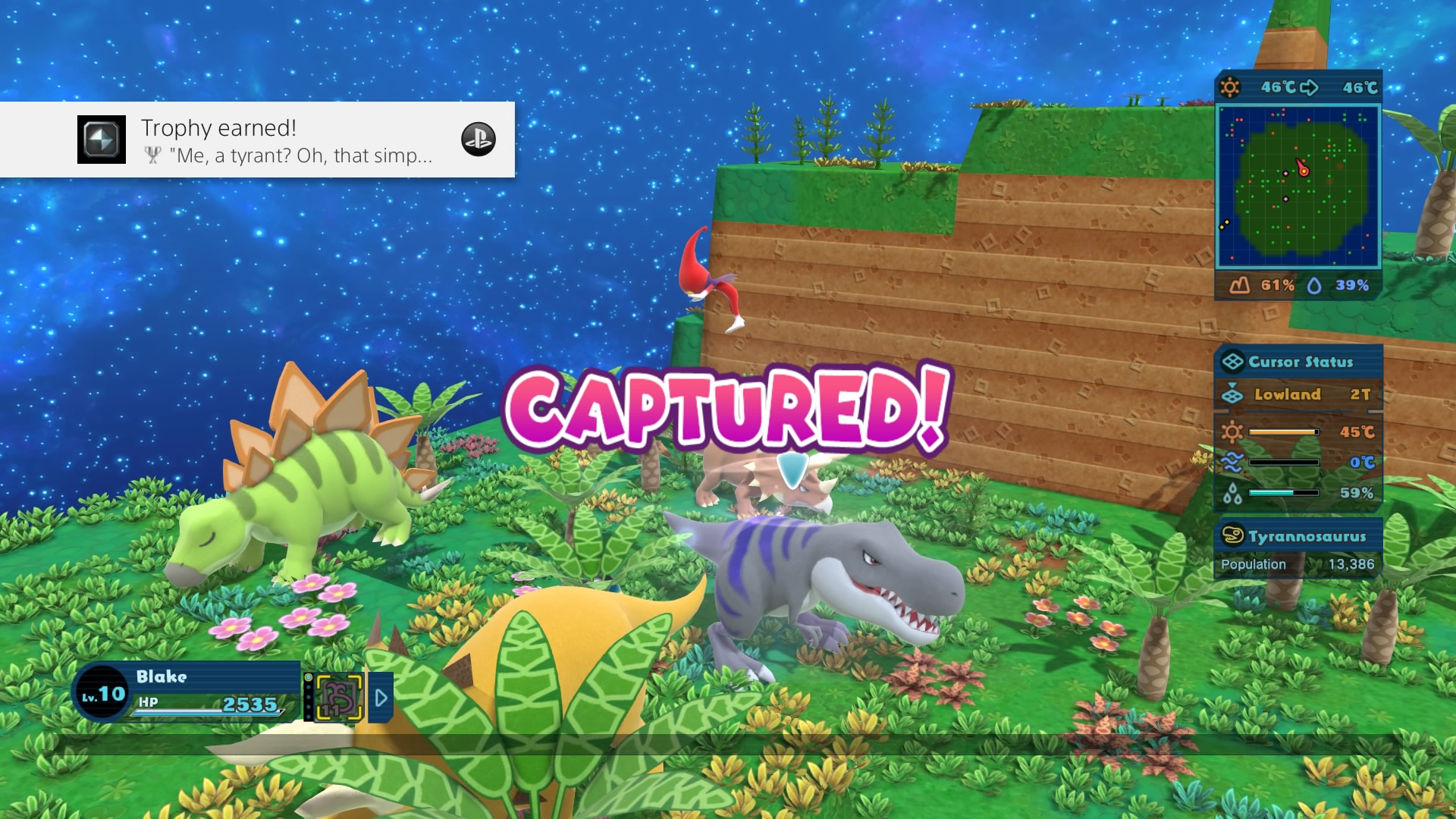
Task: Click the temperature forecast arrow between 46°C values
Action: (x=1310, y=88)
